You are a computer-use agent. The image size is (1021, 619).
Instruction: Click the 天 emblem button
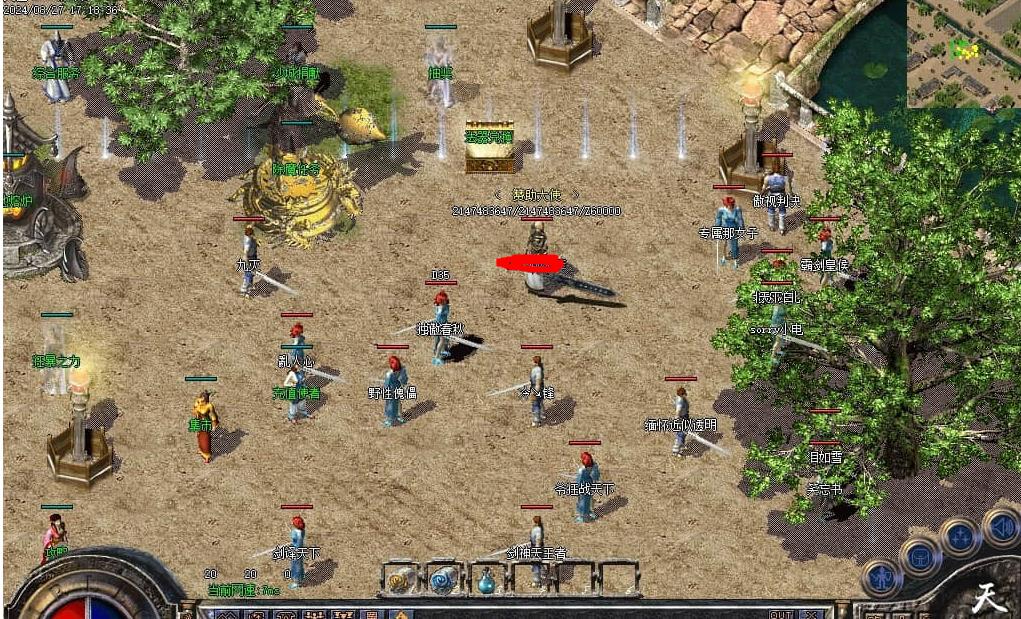988,596
